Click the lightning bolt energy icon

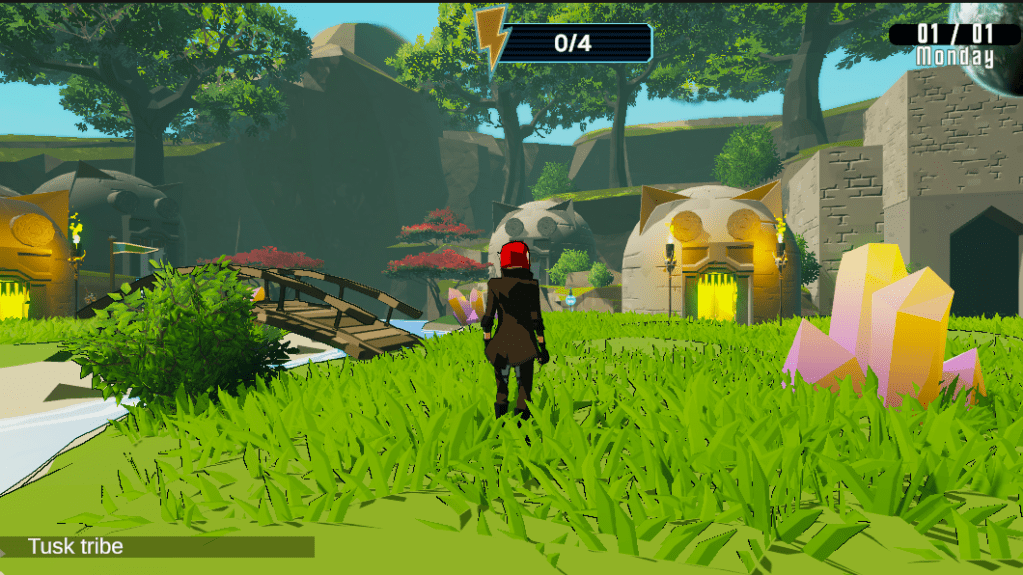click(x=492, y=37)
